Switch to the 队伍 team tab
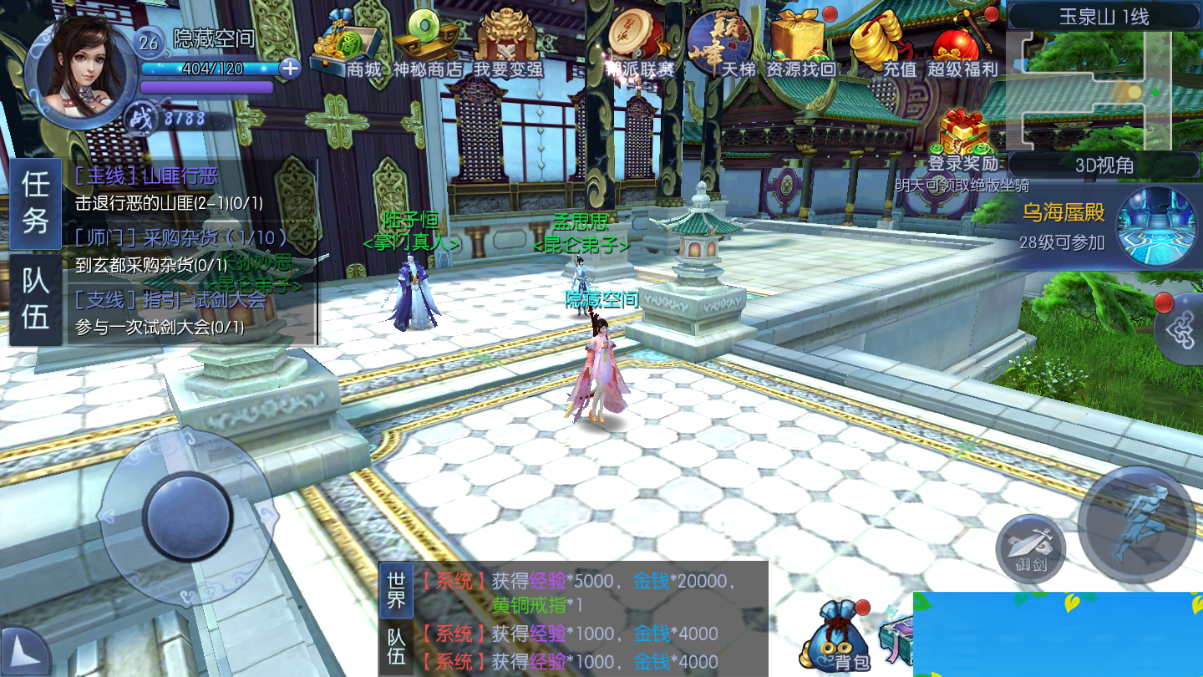The width and height of the screenshot is (1203, 677). click(36, 299)
